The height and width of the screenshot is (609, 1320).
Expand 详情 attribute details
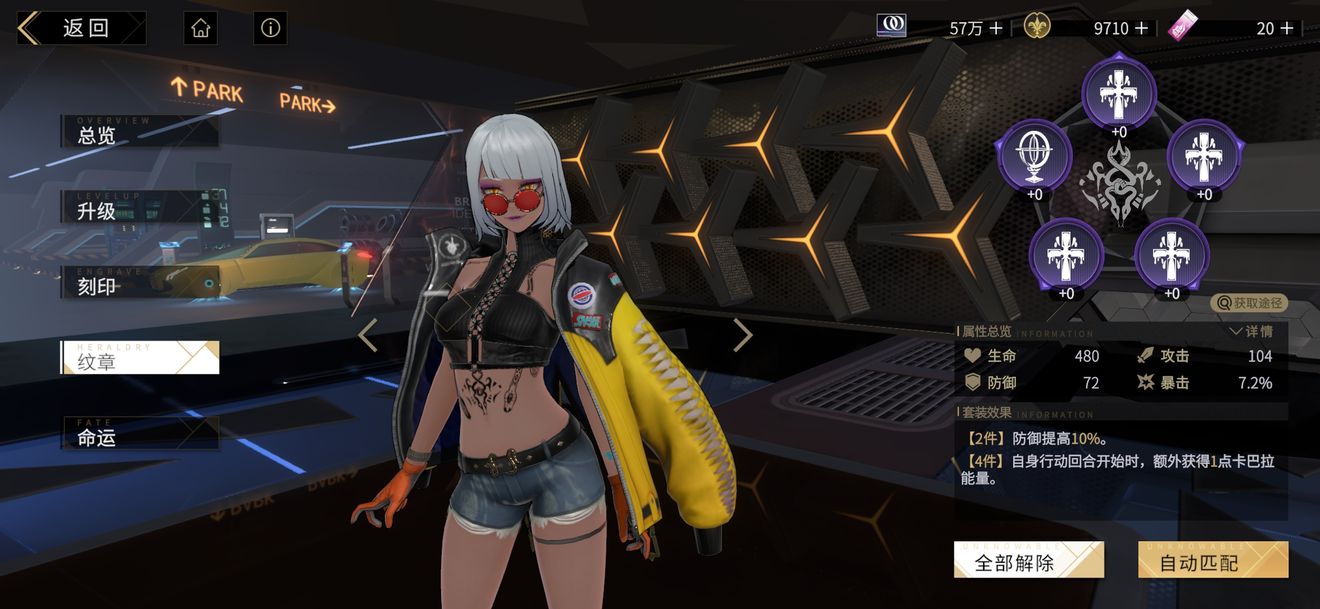(x=1252, y=331)
